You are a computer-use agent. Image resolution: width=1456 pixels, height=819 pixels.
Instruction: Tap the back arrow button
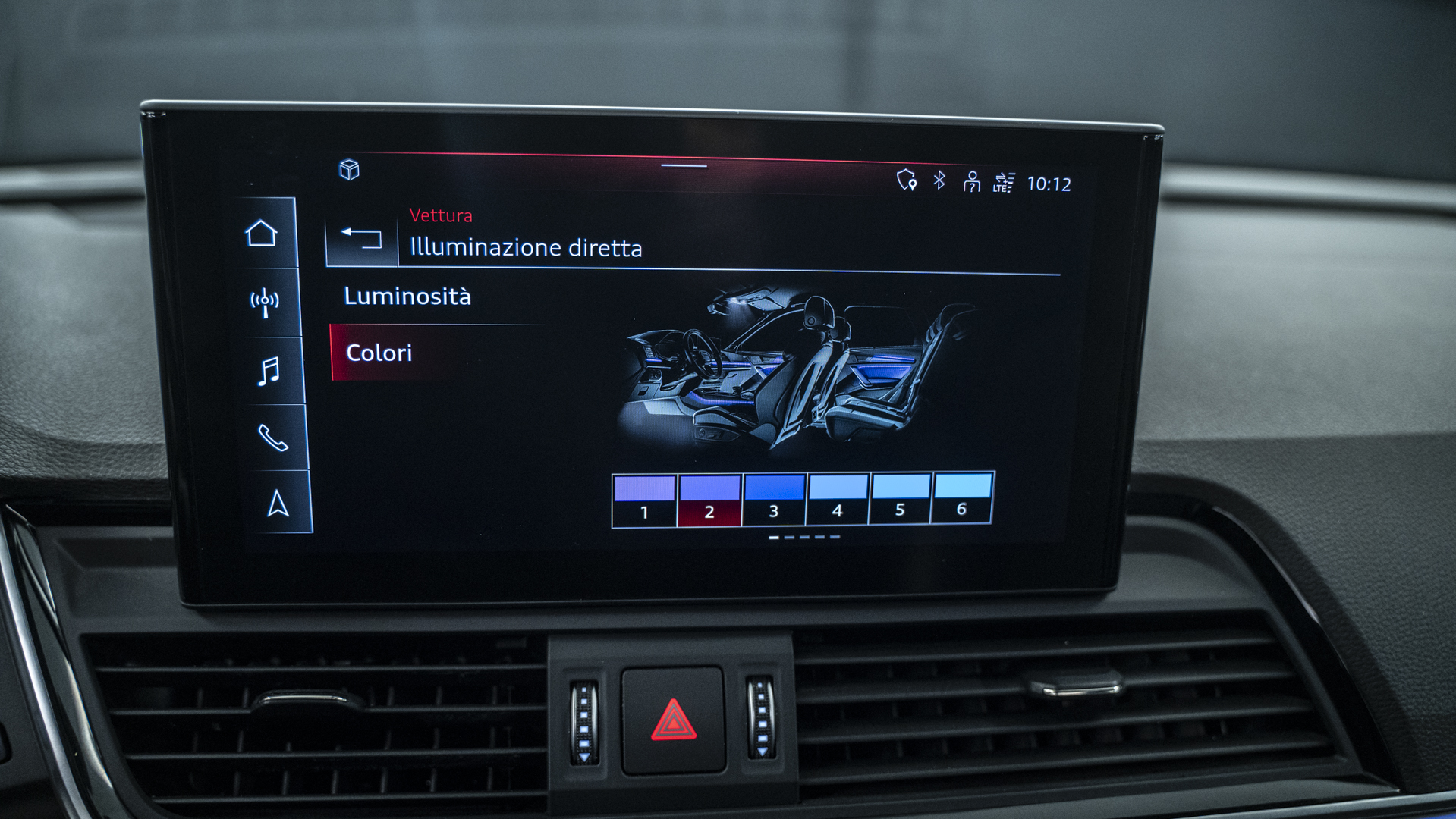click(362, 238)
